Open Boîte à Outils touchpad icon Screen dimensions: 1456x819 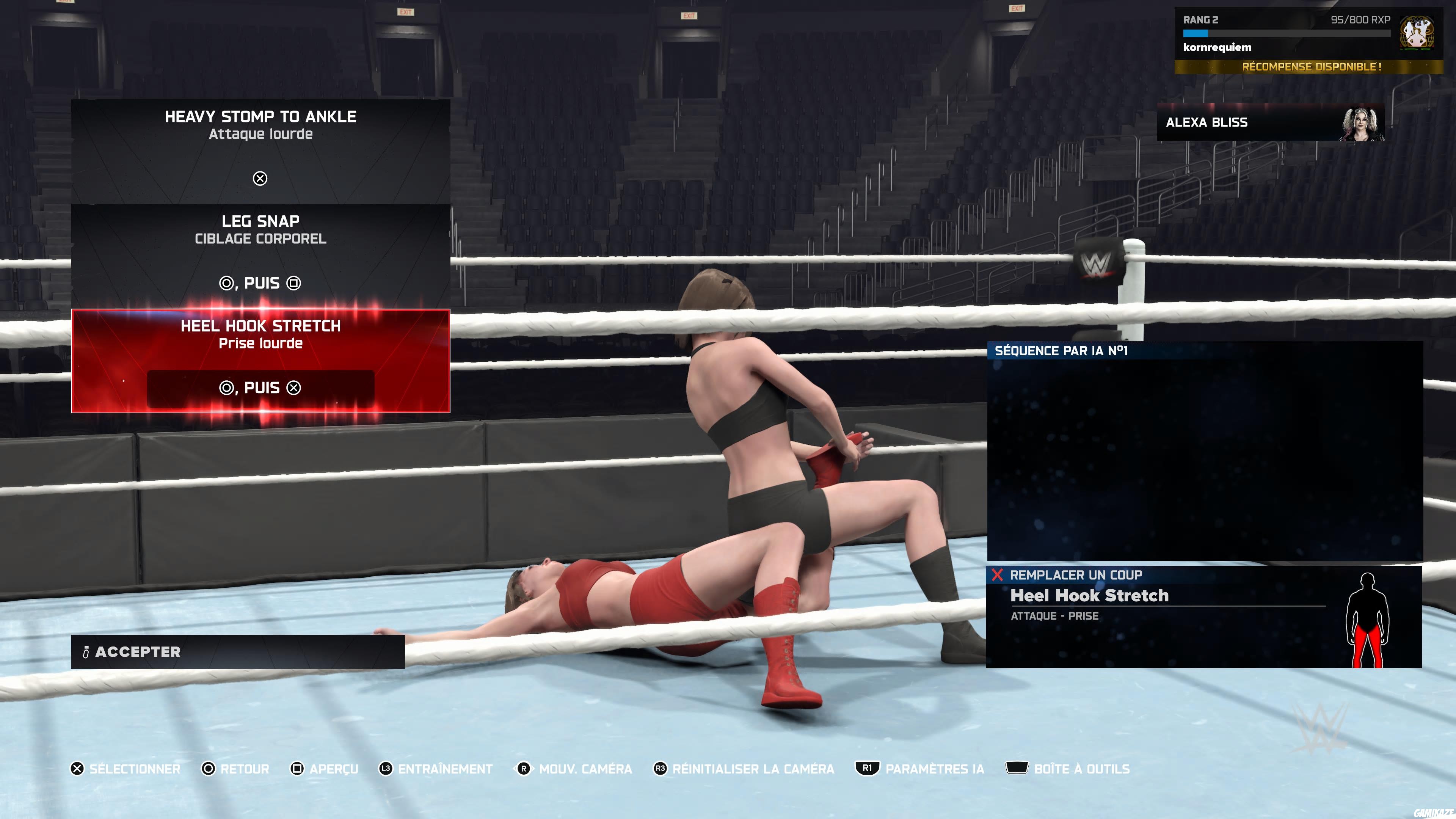tap(1017, 769)
